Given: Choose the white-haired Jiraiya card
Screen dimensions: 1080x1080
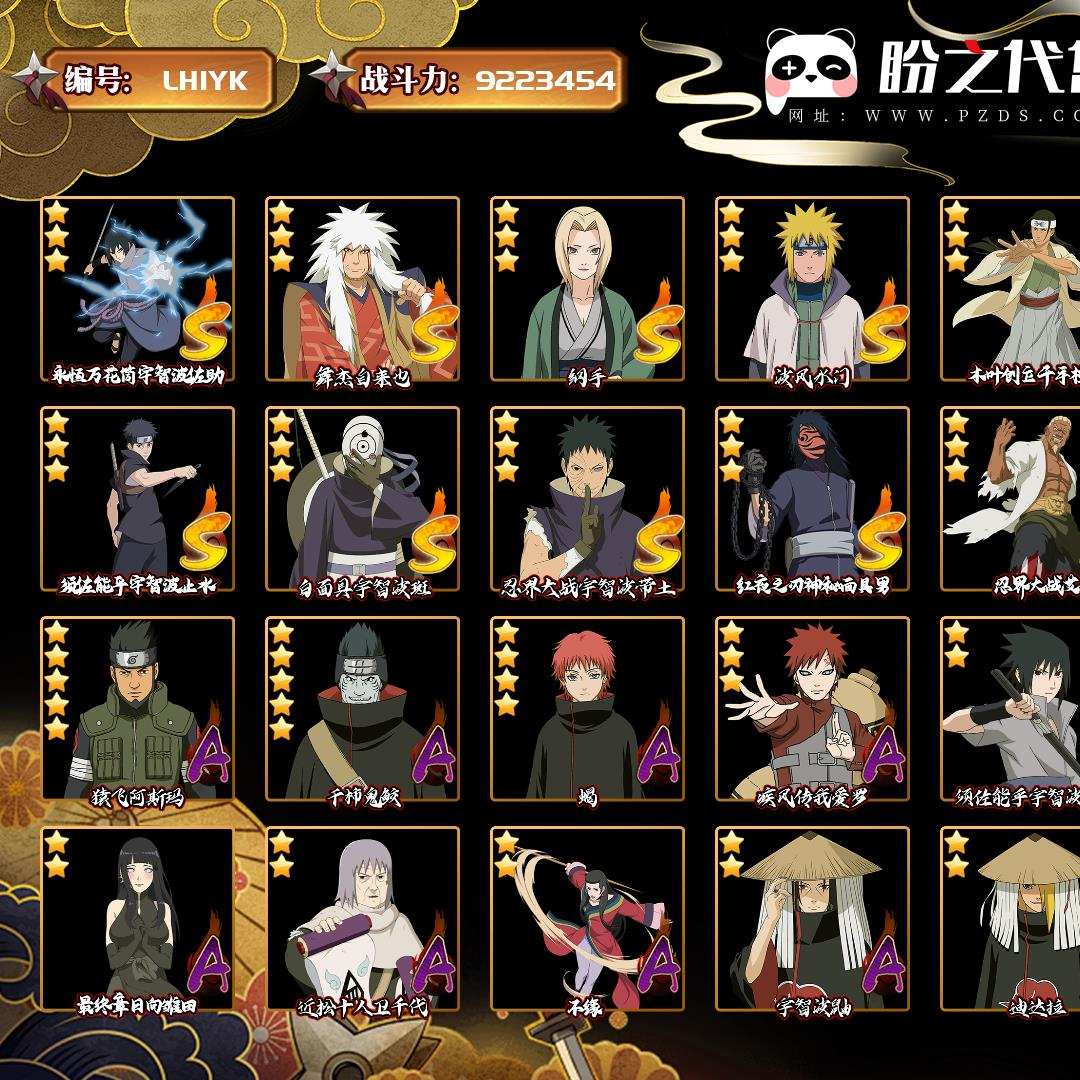Looking at the screenshot, I should point(362,288).
